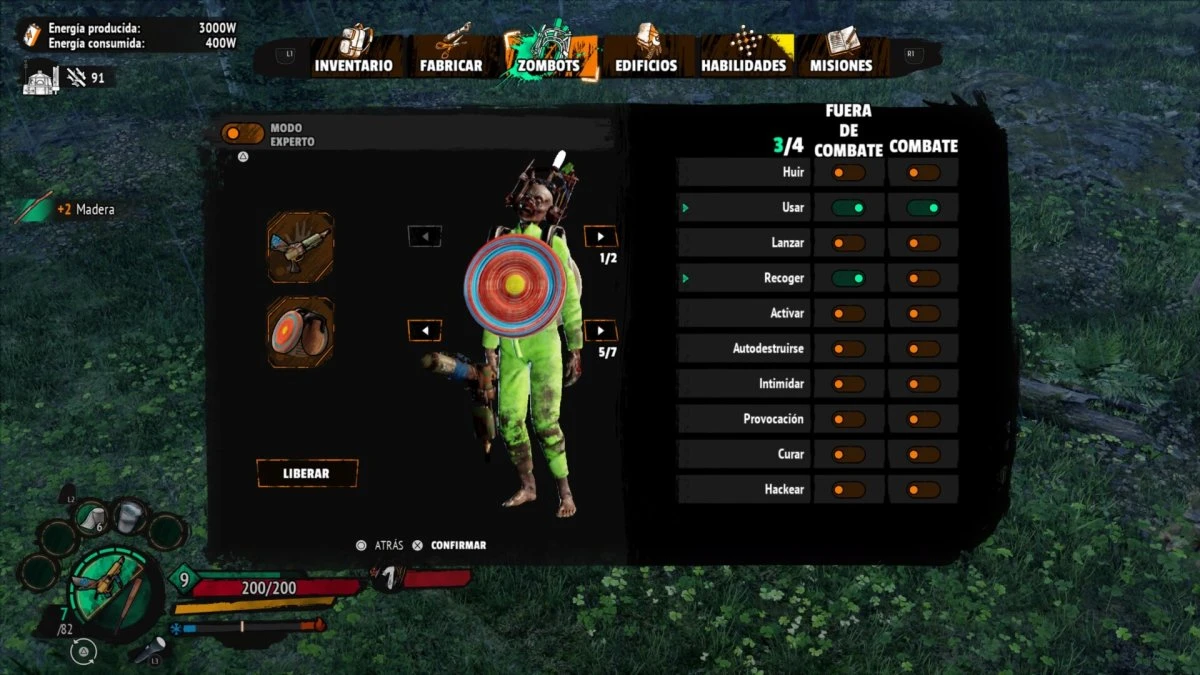This screenshot has height=675, width=1200.
Task: Click the next arrow beside the 1/2 counter
Action: click(600, 237)
